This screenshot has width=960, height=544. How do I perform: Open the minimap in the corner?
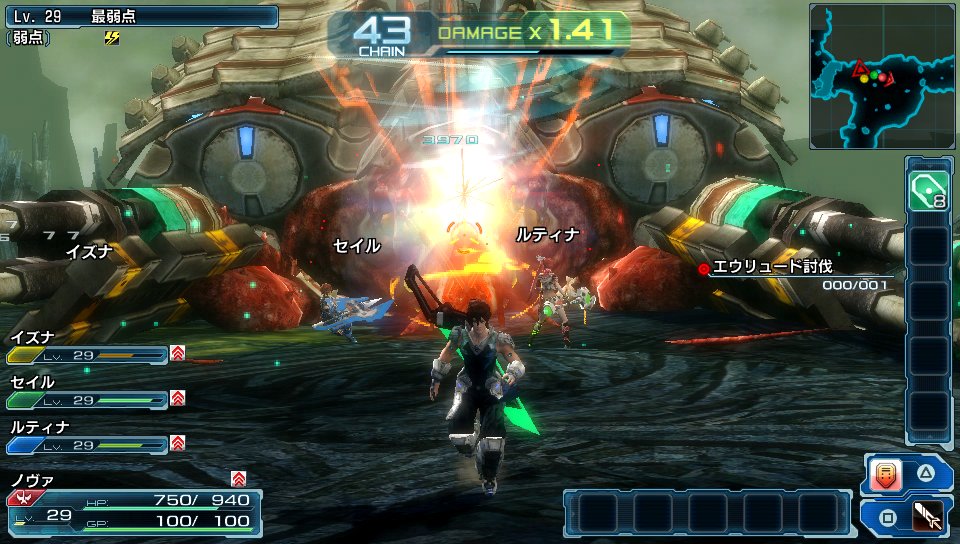pyautogui.click(x=882, y=75)
